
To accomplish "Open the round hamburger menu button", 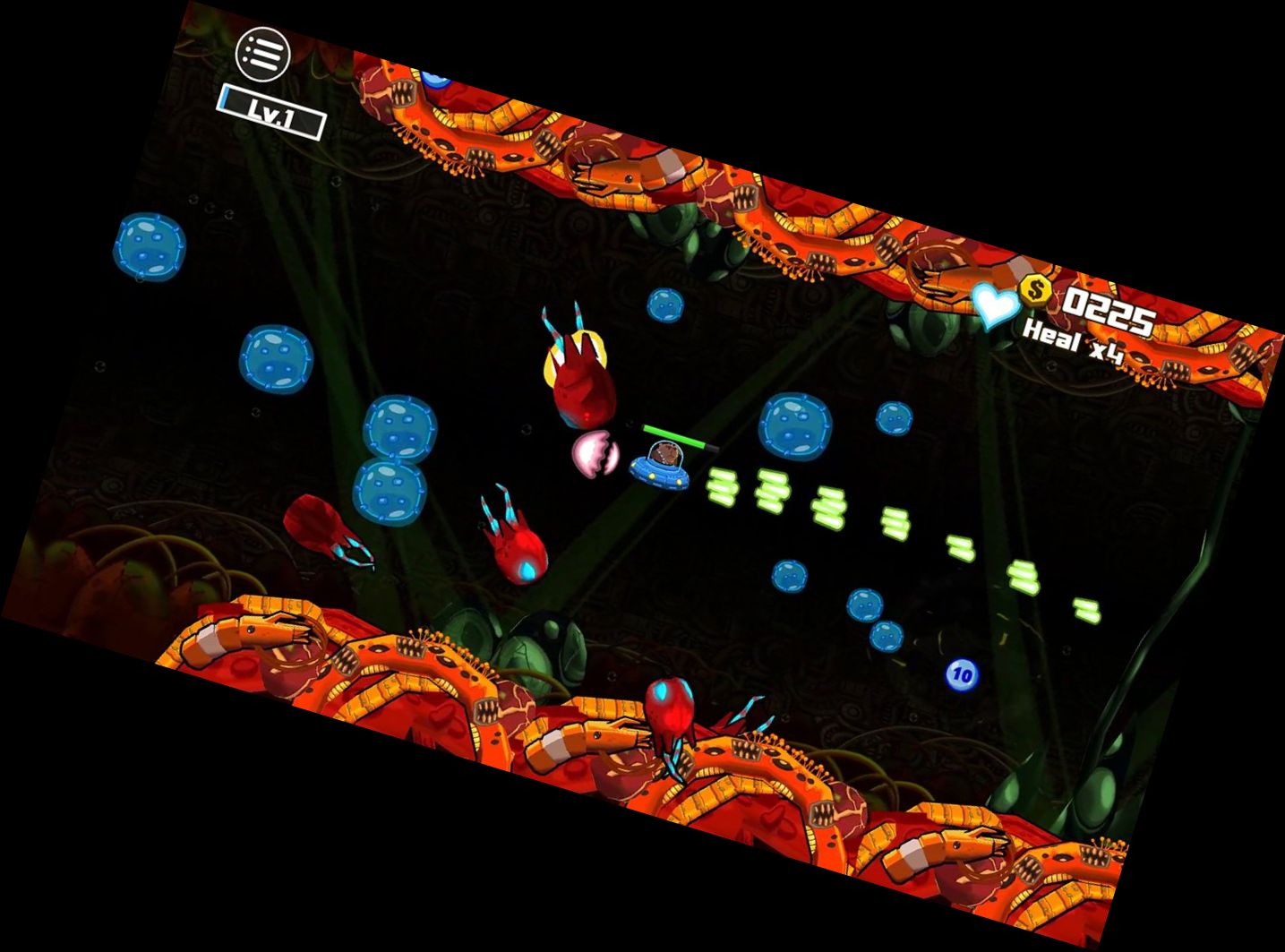I will (x=262, y=54).
